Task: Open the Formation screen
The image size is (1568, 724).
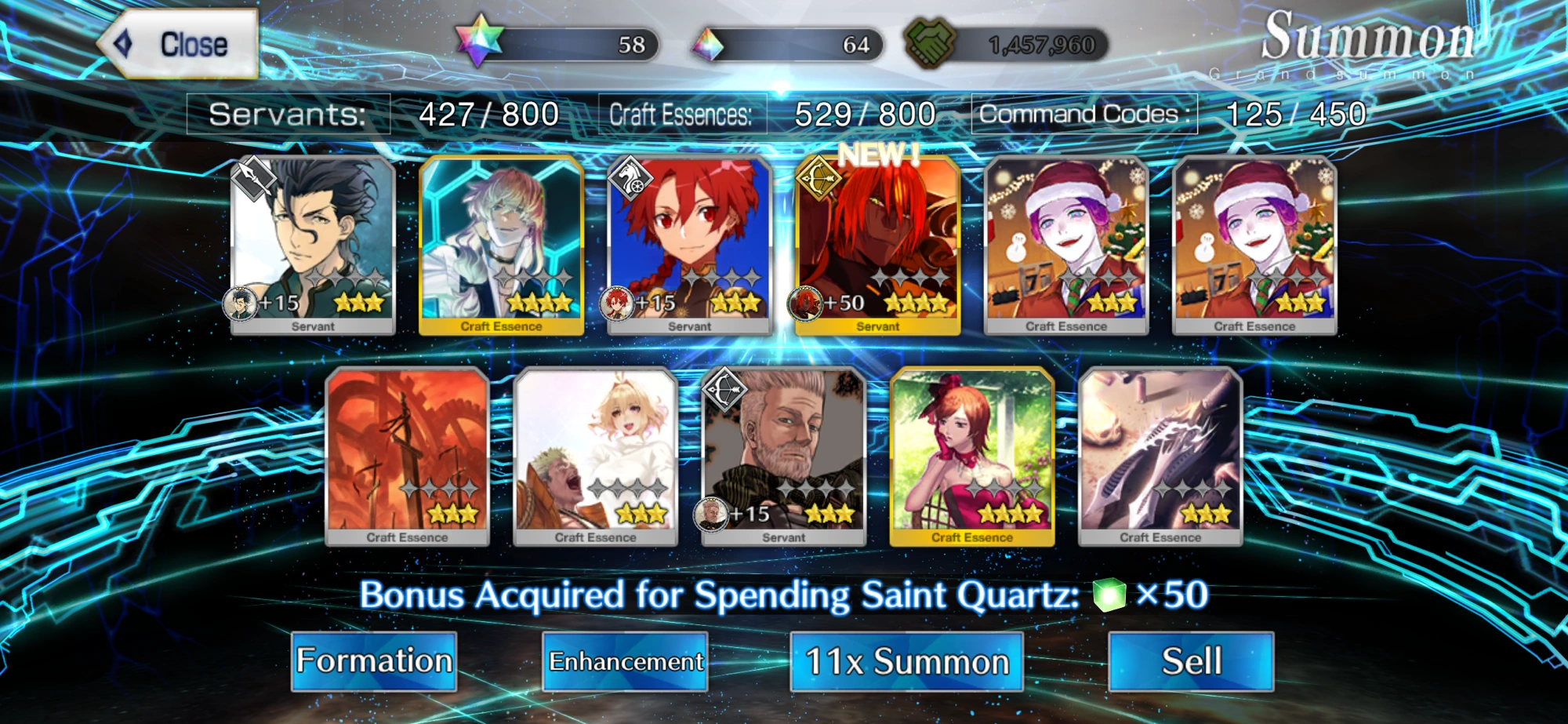Action: click(x=374, y=661)
